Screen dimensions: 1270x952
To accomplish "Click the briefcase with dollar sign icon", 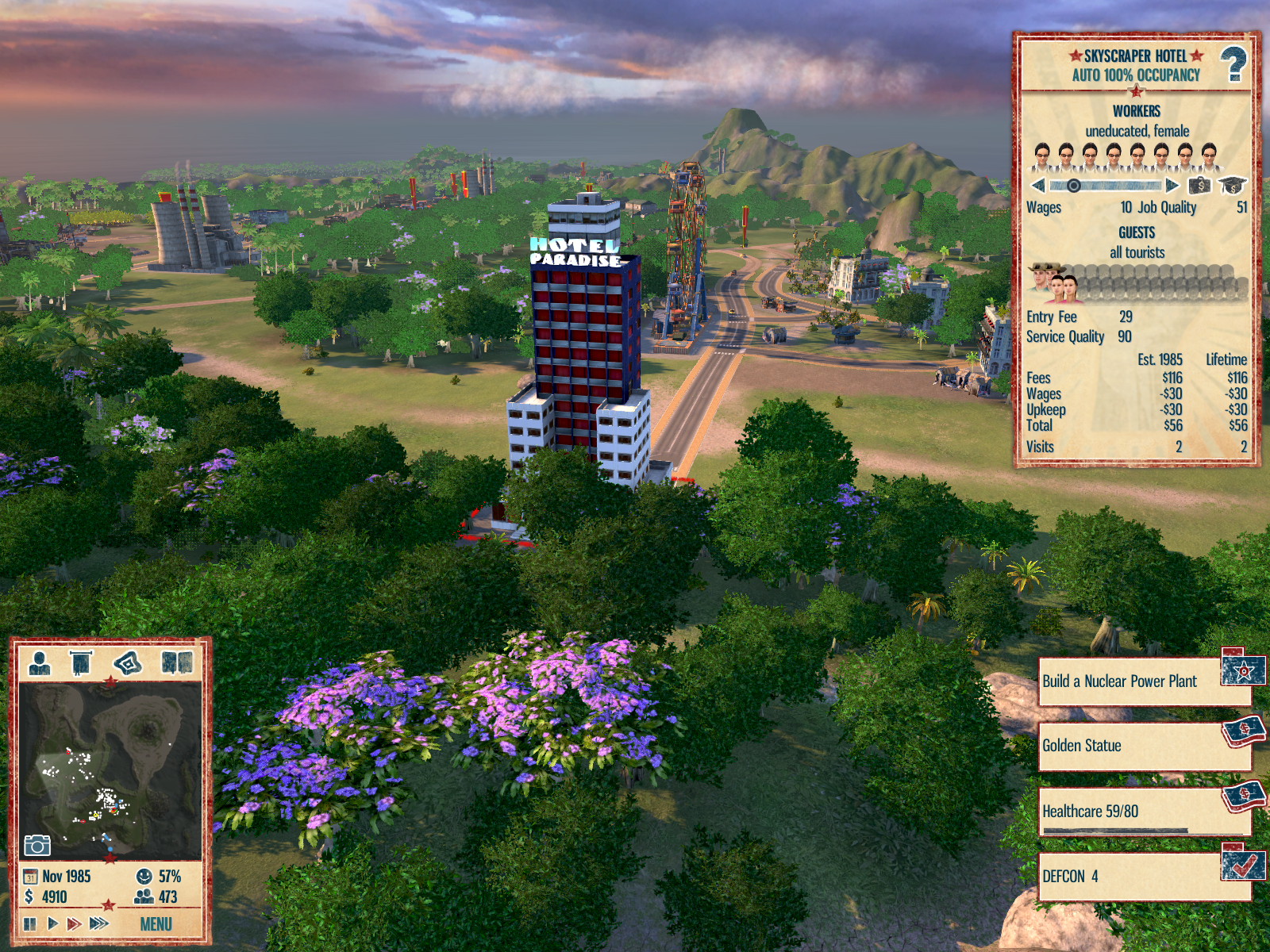I will [x=1199, y=186].
